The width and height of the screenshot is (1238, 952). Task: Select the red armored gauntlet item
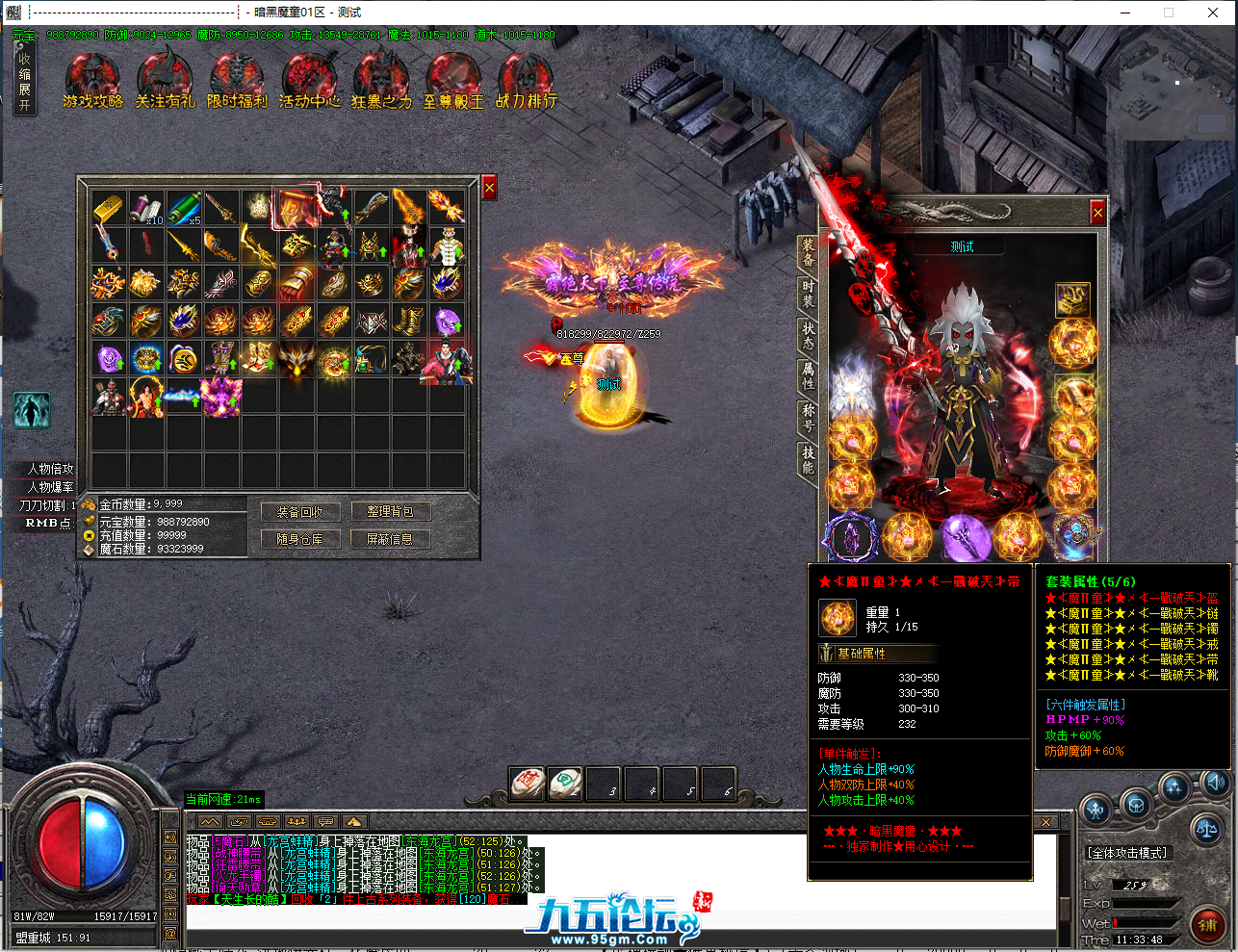tap(296, 283)
